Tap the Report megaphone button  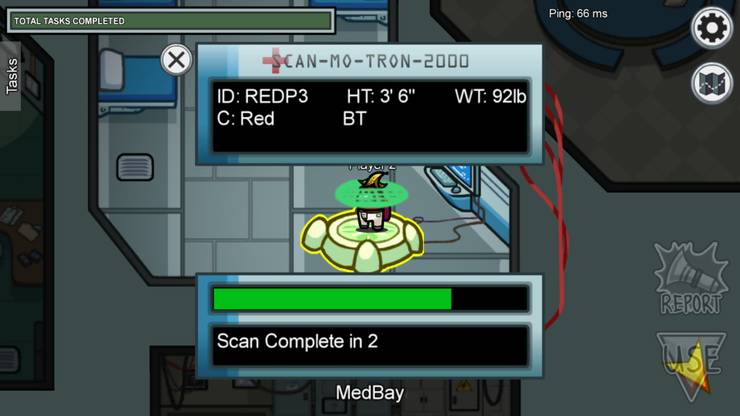[688, 277]
